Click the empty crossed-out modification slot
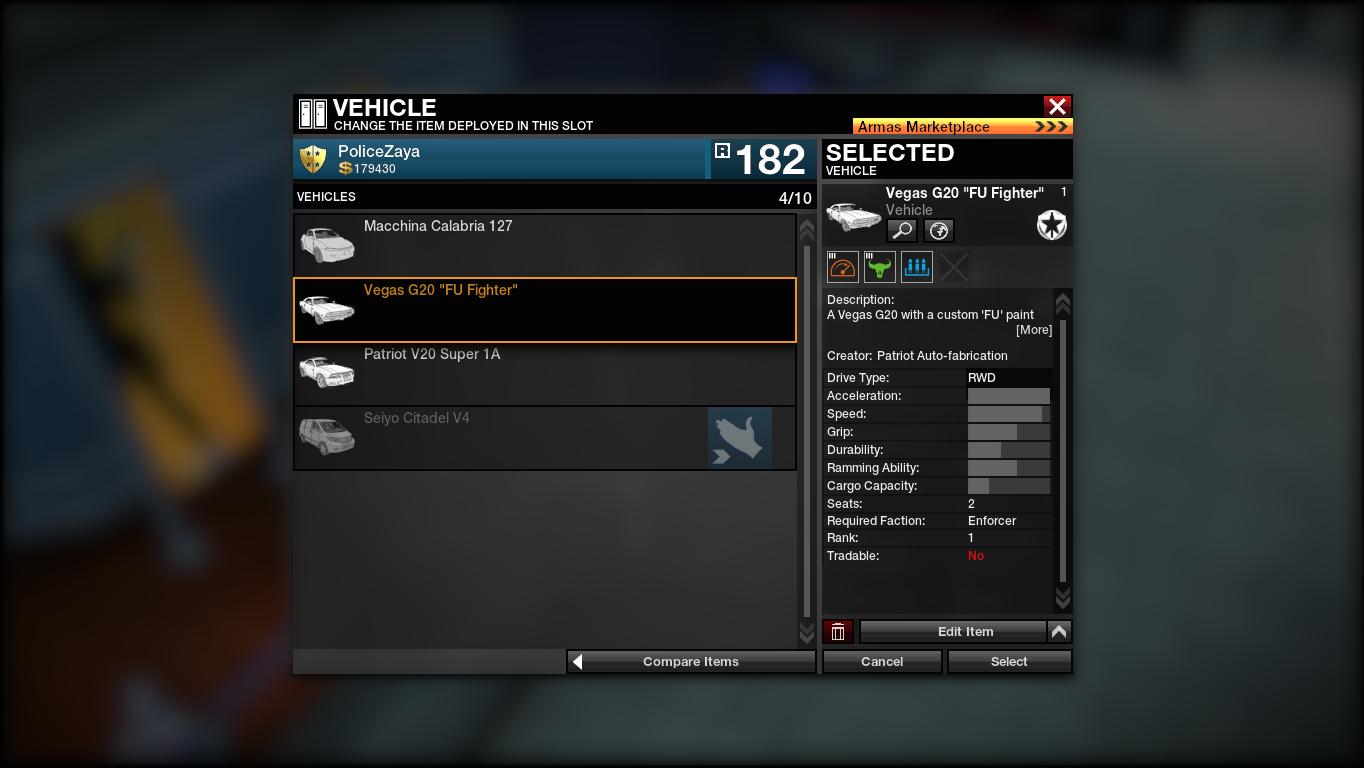1364x768 pixels. [954, 267]
